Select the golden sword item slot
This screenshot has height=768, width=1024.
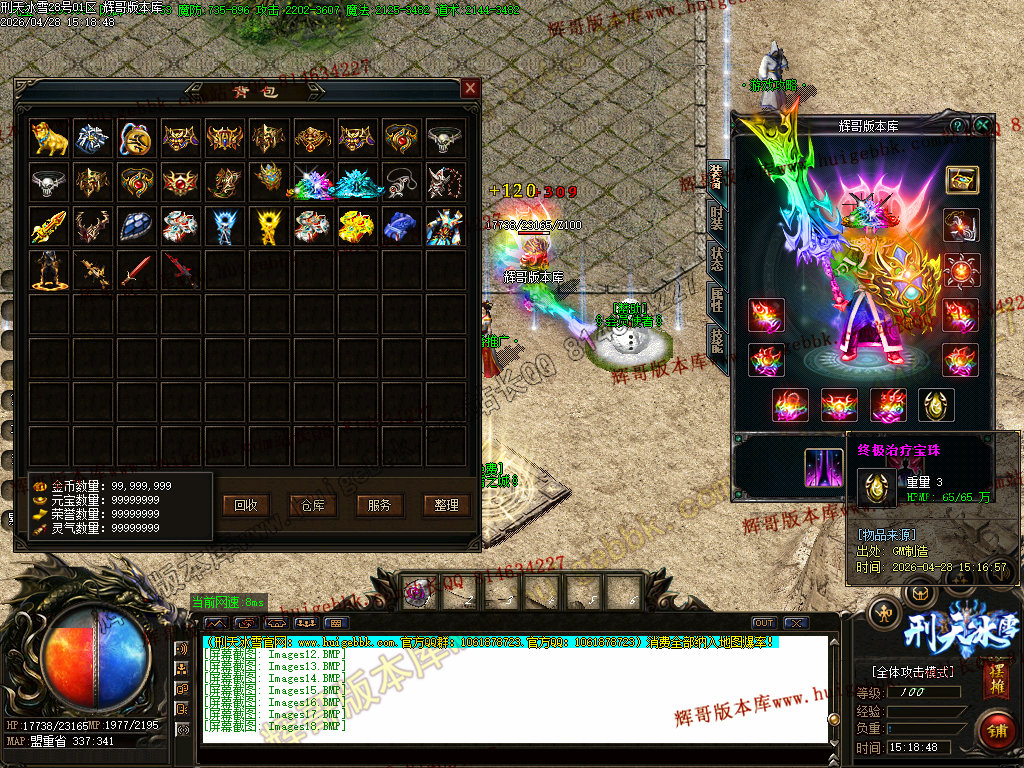tap(48, 226)
